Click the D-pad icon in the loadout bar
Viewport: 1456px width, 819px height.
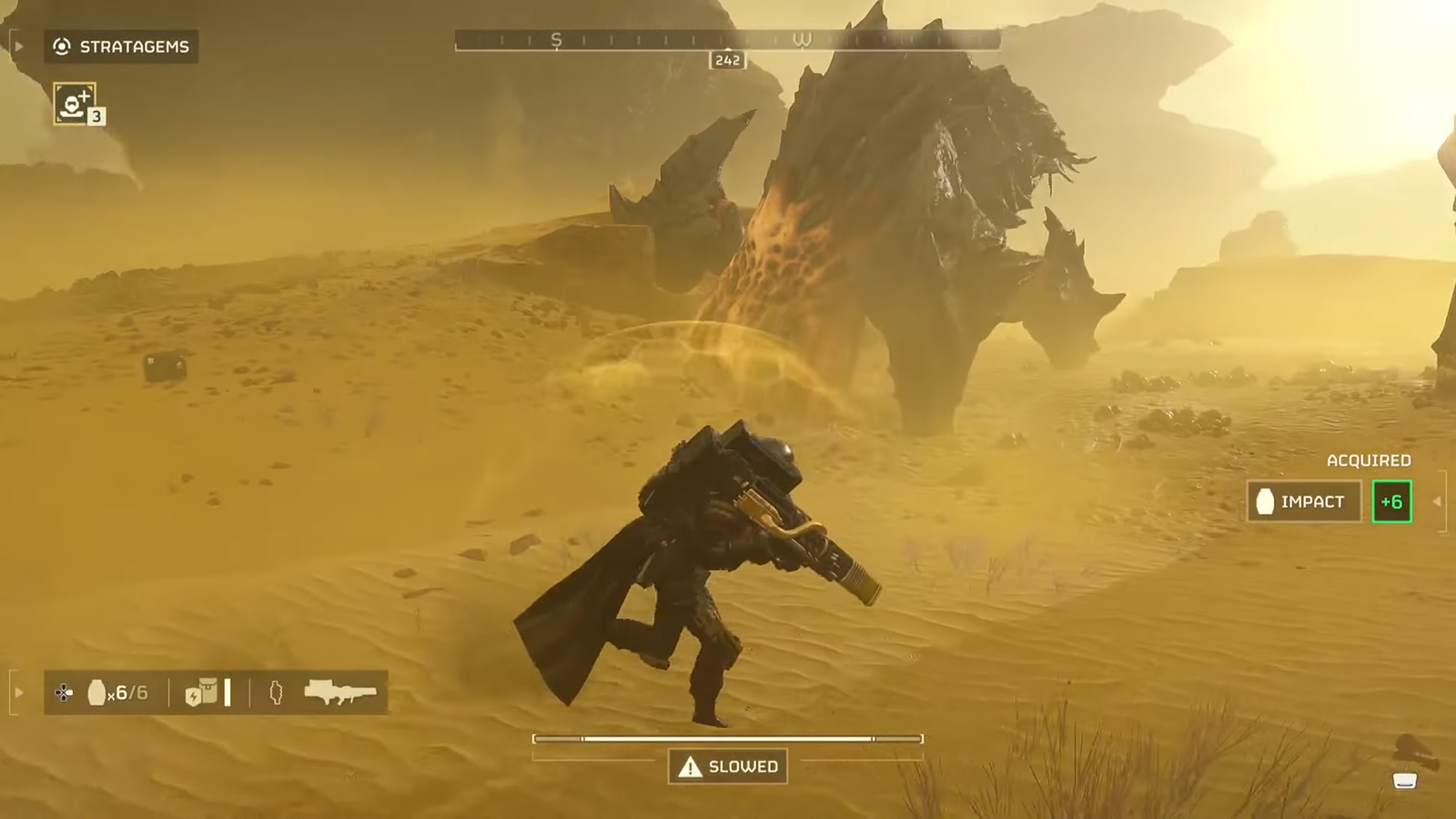coord(63,693)
